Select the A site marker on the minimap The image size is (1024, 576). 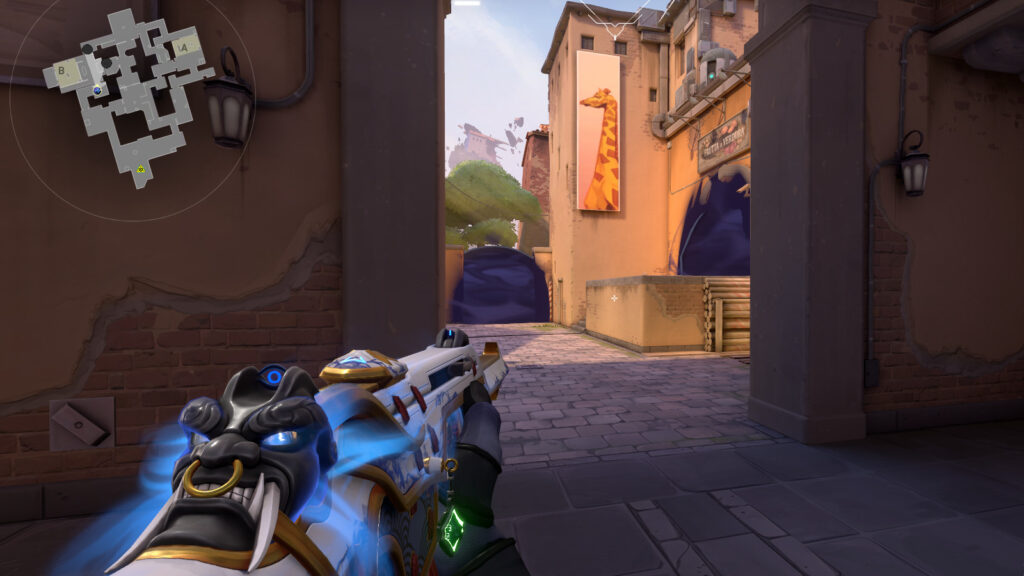pyautogui.click(x=183, y=46)
